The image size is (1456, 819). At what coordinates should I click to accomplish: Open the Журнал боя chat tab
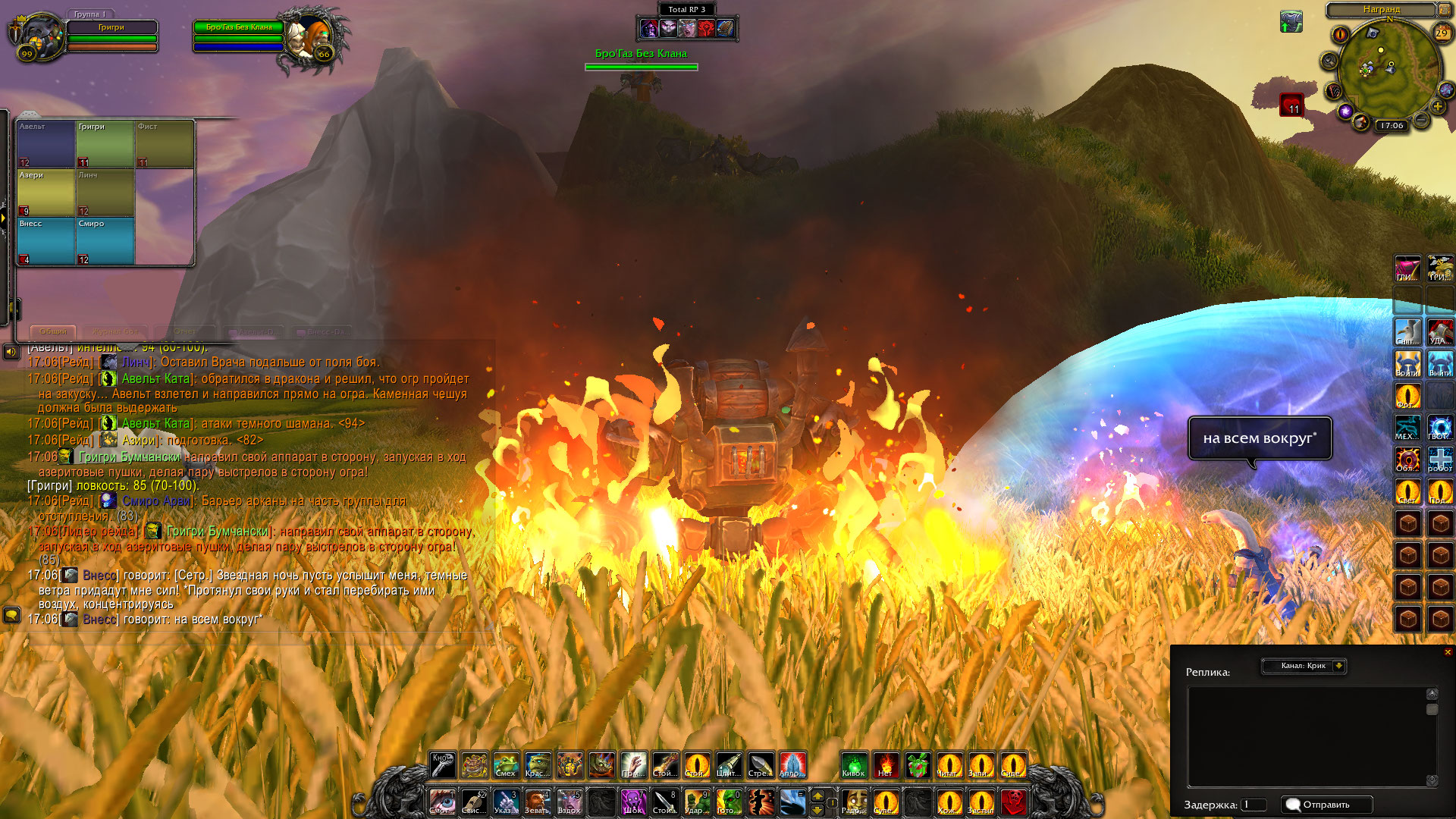click(116, 331)
